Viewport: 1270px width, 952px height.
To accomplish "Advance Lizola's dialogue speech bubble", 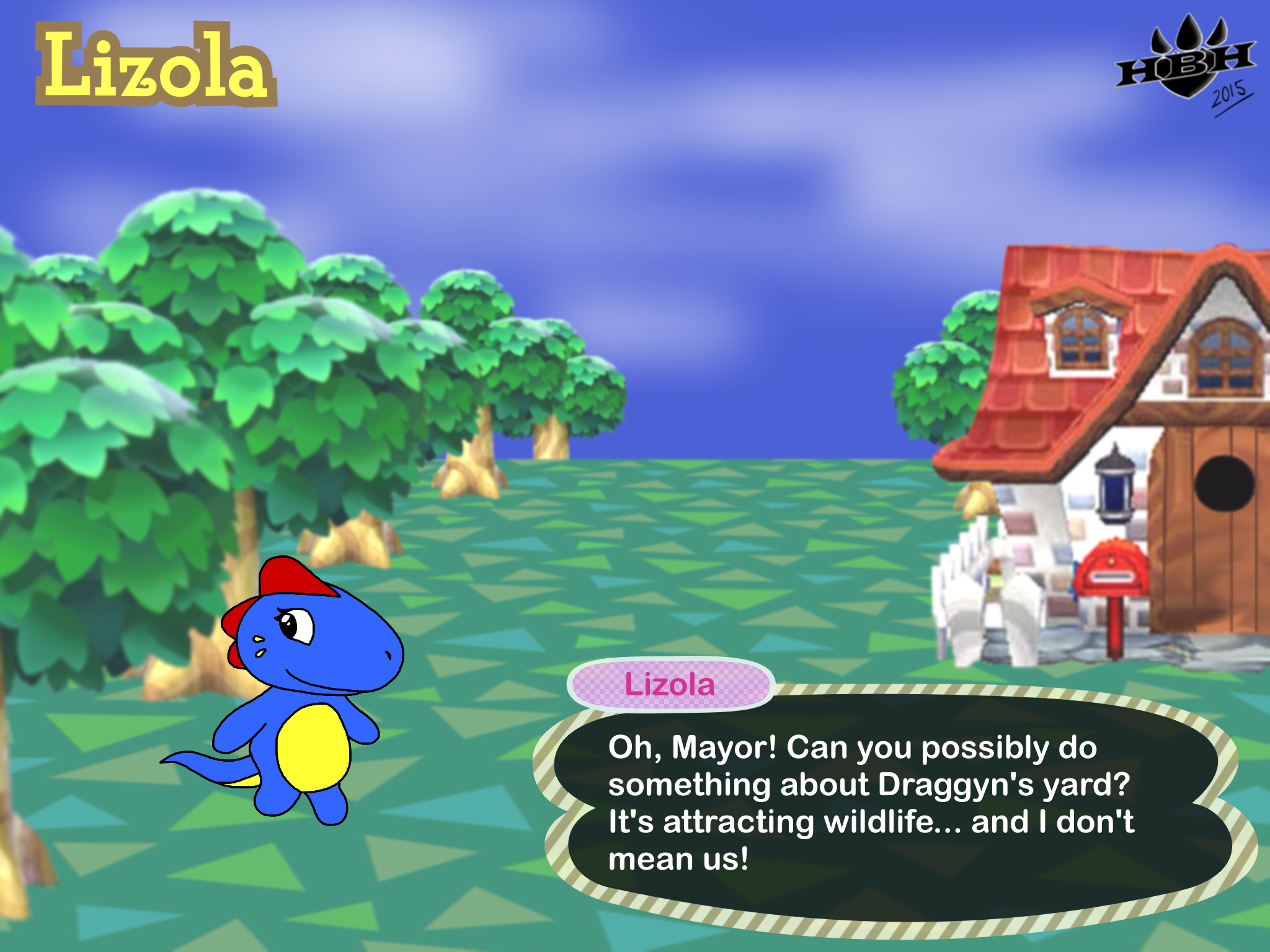I will coord(893,806).
